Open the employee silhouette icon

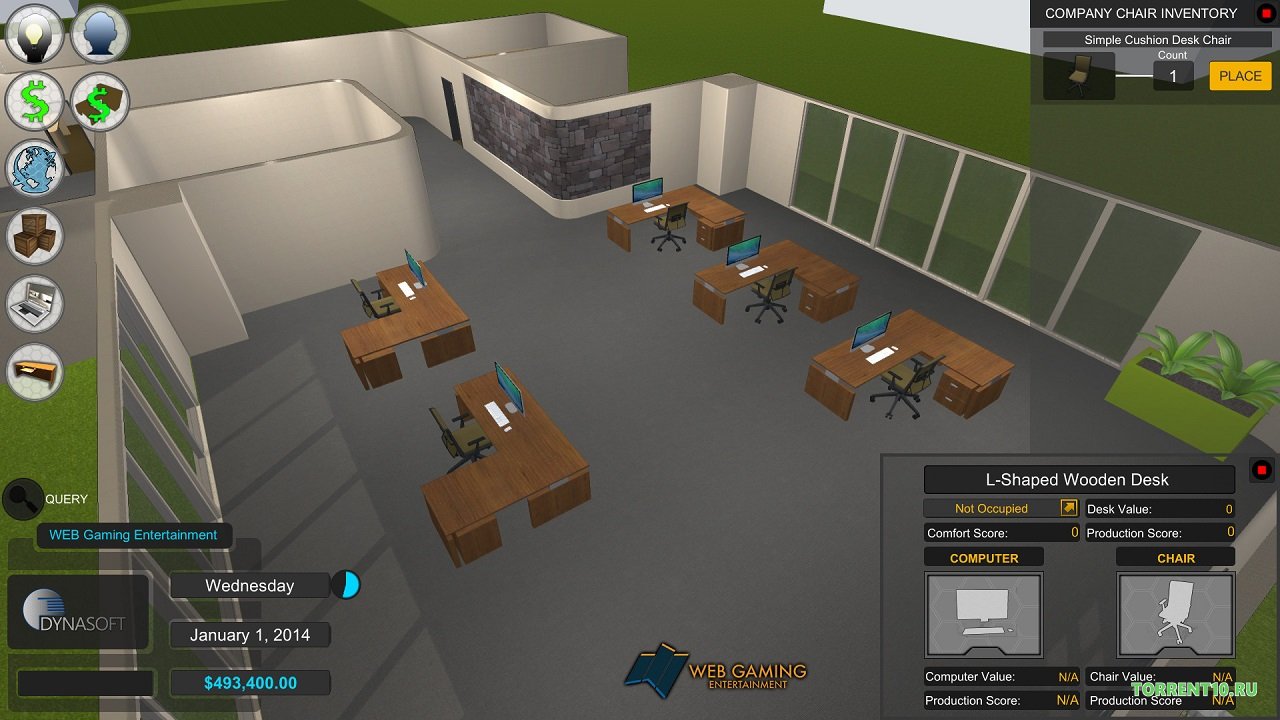point(100,35)
